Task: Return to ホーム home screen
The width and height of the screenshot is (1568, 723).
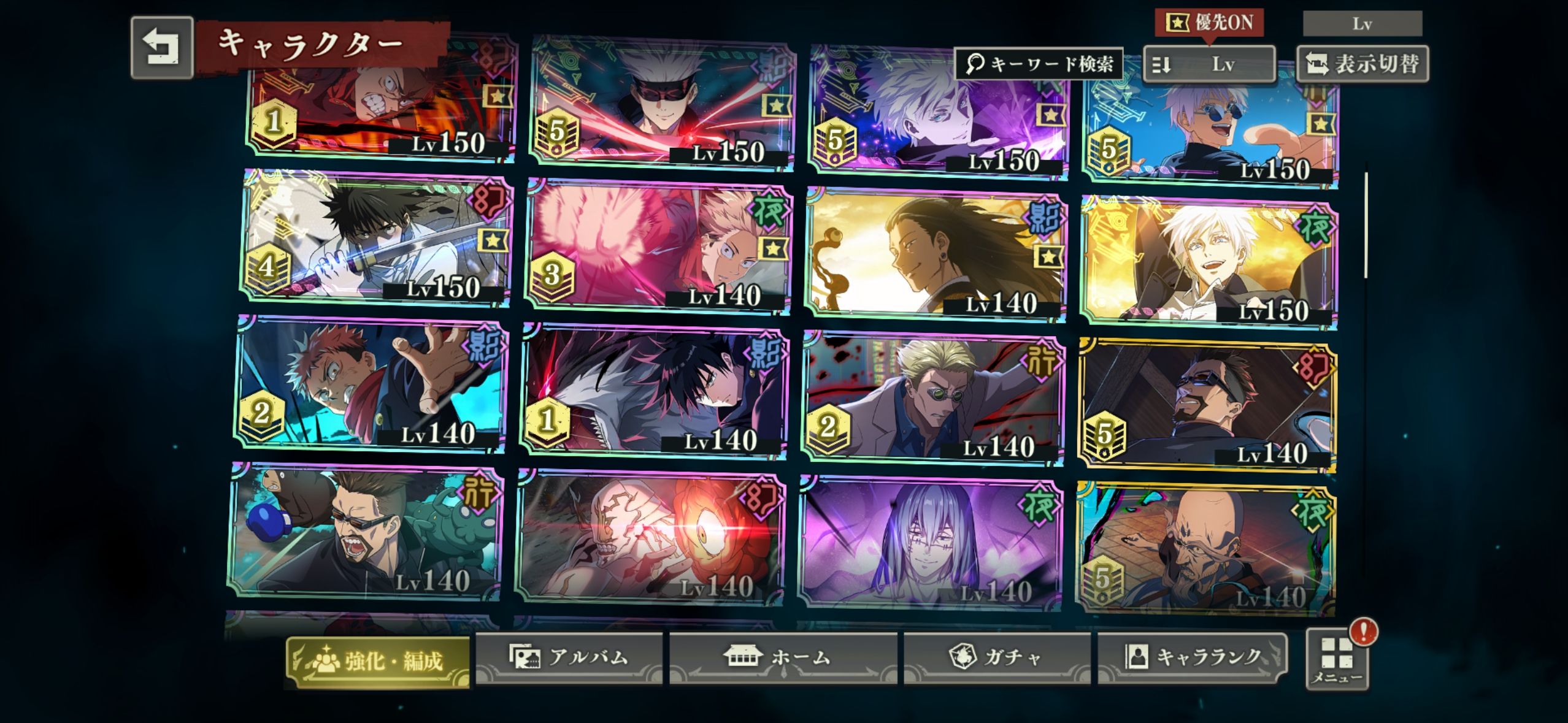Action: point(782,658)
